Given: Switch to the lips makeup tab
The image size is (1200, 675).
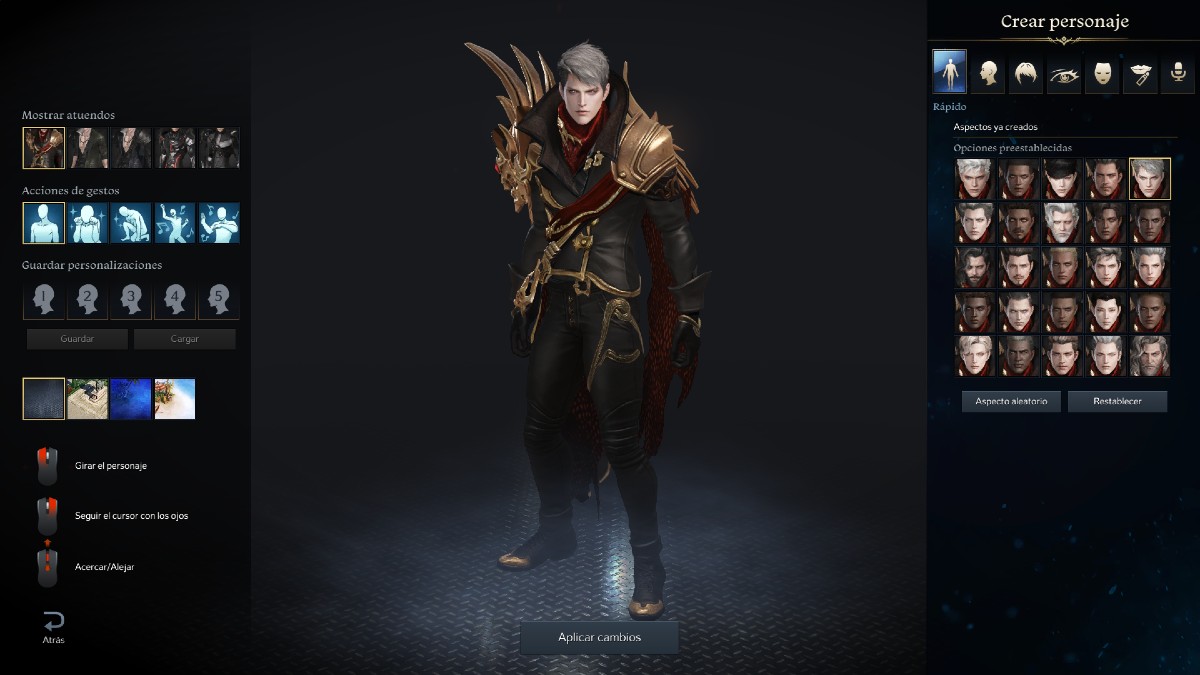Looking at the screenshot, I should 1140,73.
